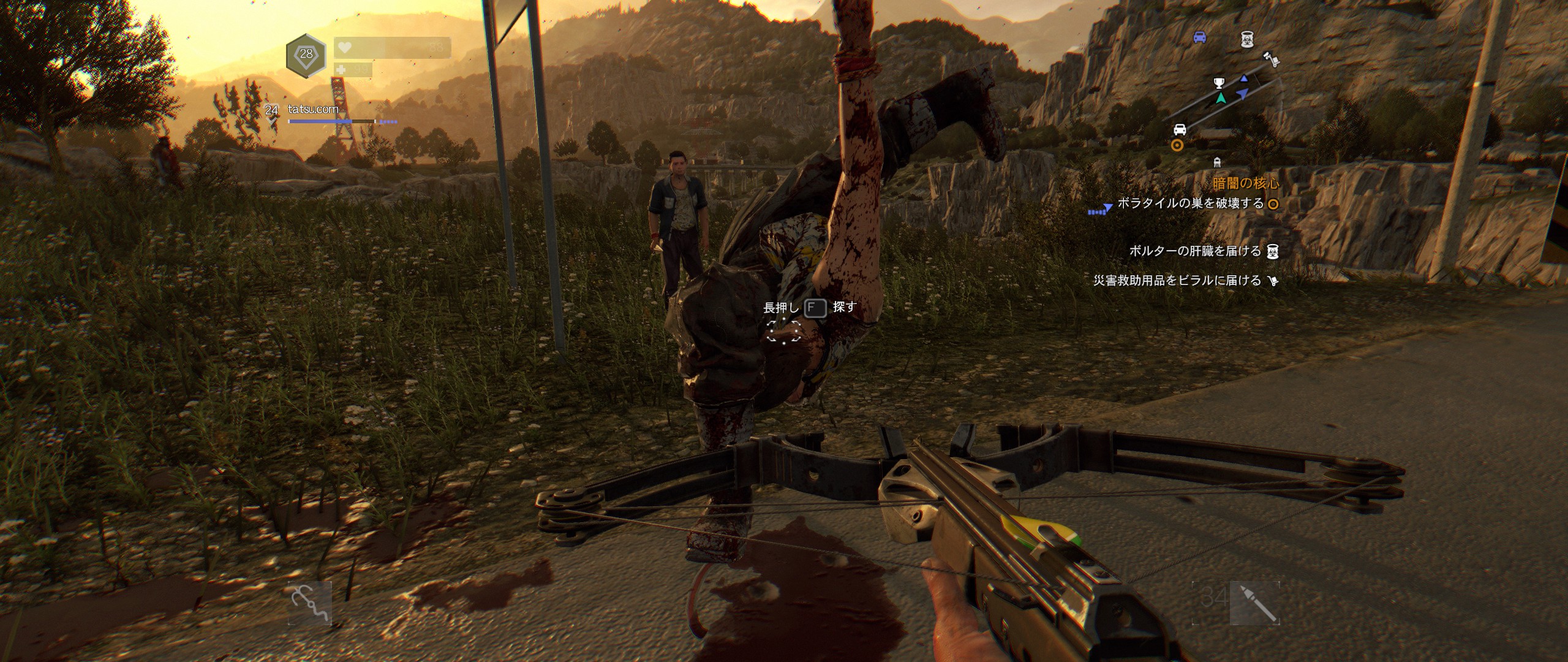The height and width of the screenshot is (662, 1568).
Task: Select the ボルターの肝臓を届ける quest entry
Action: 1195,251
